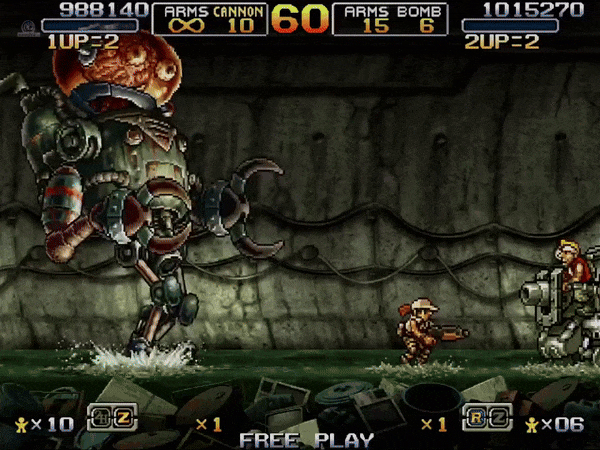Viewport: 600px width, 450px height.
Task: Select player one's dim 2H weapon slot
Action: (99, 417)
